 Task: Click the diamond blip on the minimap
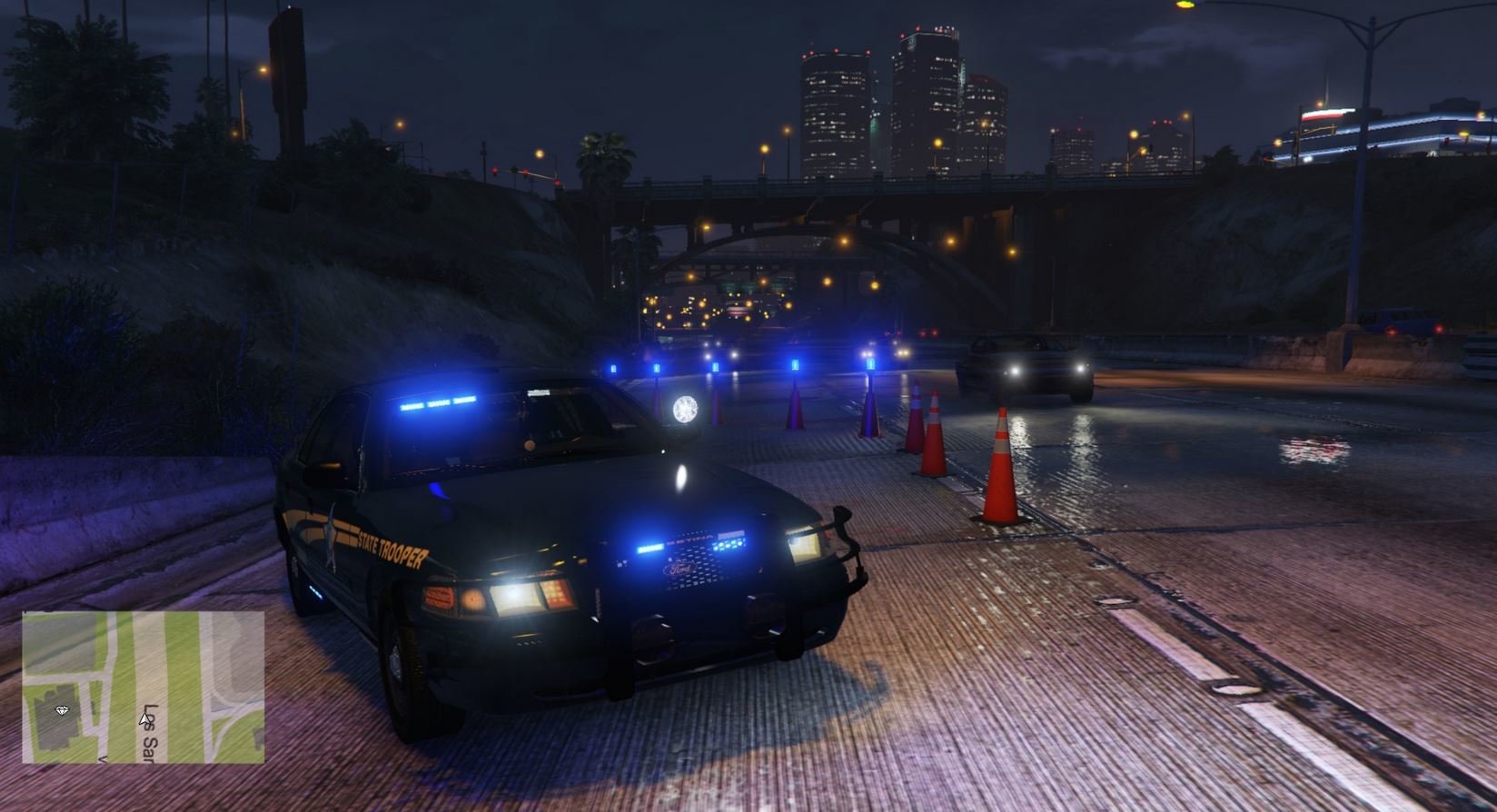[62, 710]
